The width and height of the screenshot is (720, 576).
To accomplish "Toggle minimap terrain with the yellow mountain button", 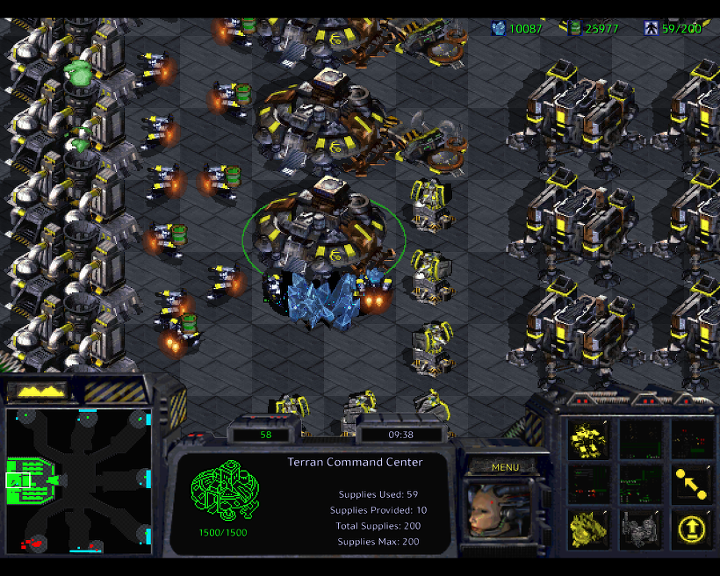I will (x=37, y=390).
